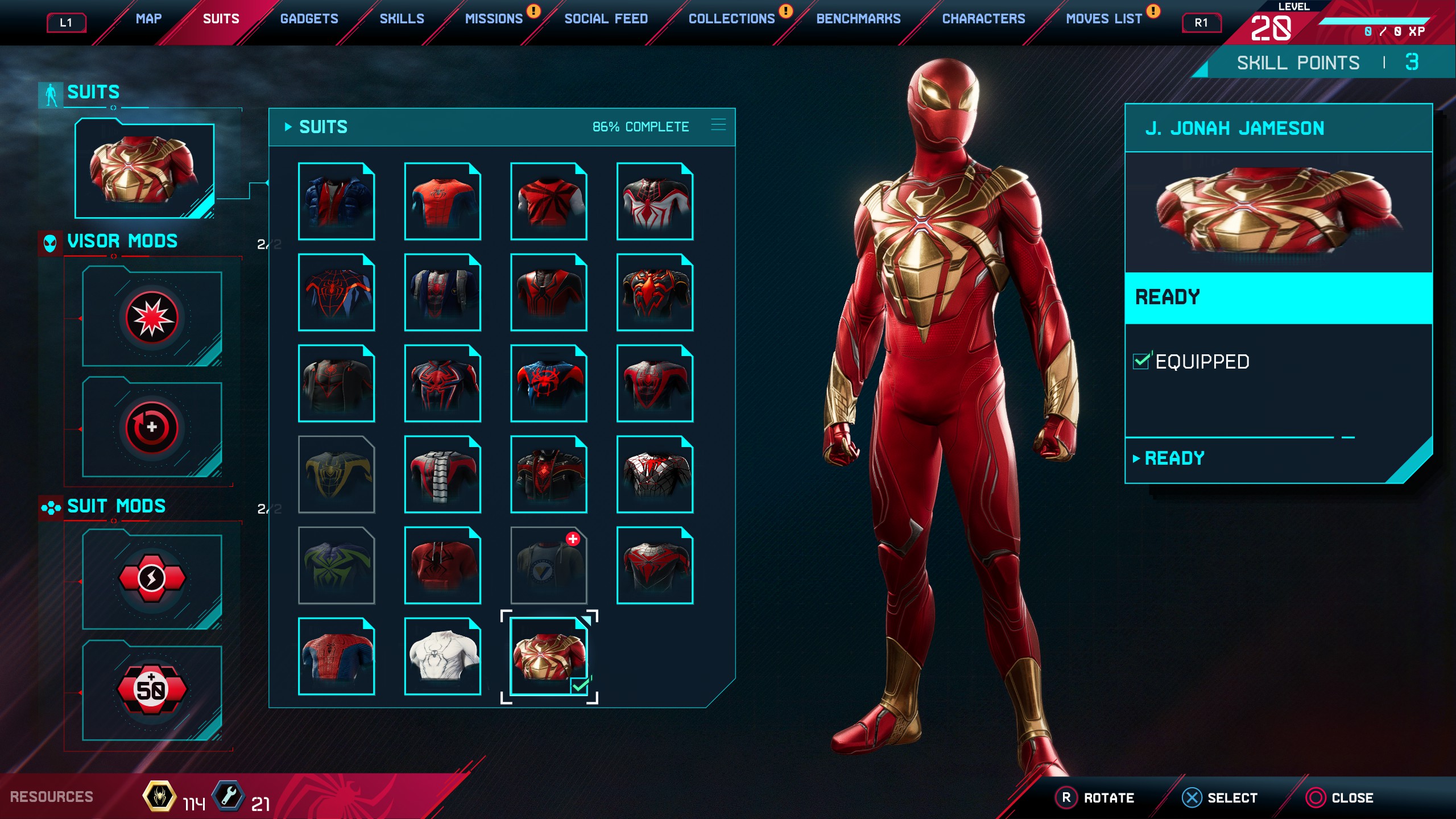Switch to Benchmarks tab

[x=858, y=19]
